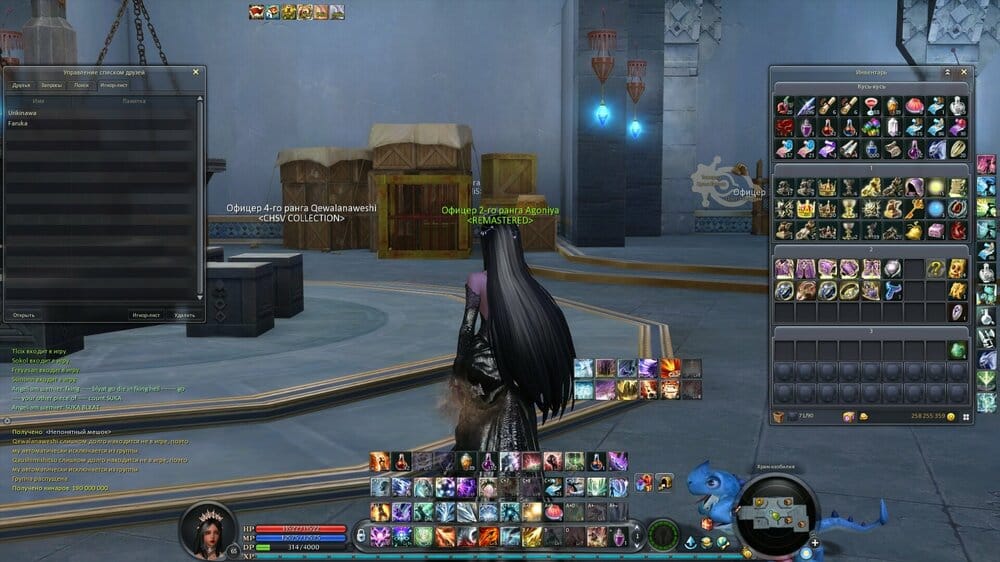Click the Удалить button
This screenshot has height=562, width=1000.
point(184,315)
